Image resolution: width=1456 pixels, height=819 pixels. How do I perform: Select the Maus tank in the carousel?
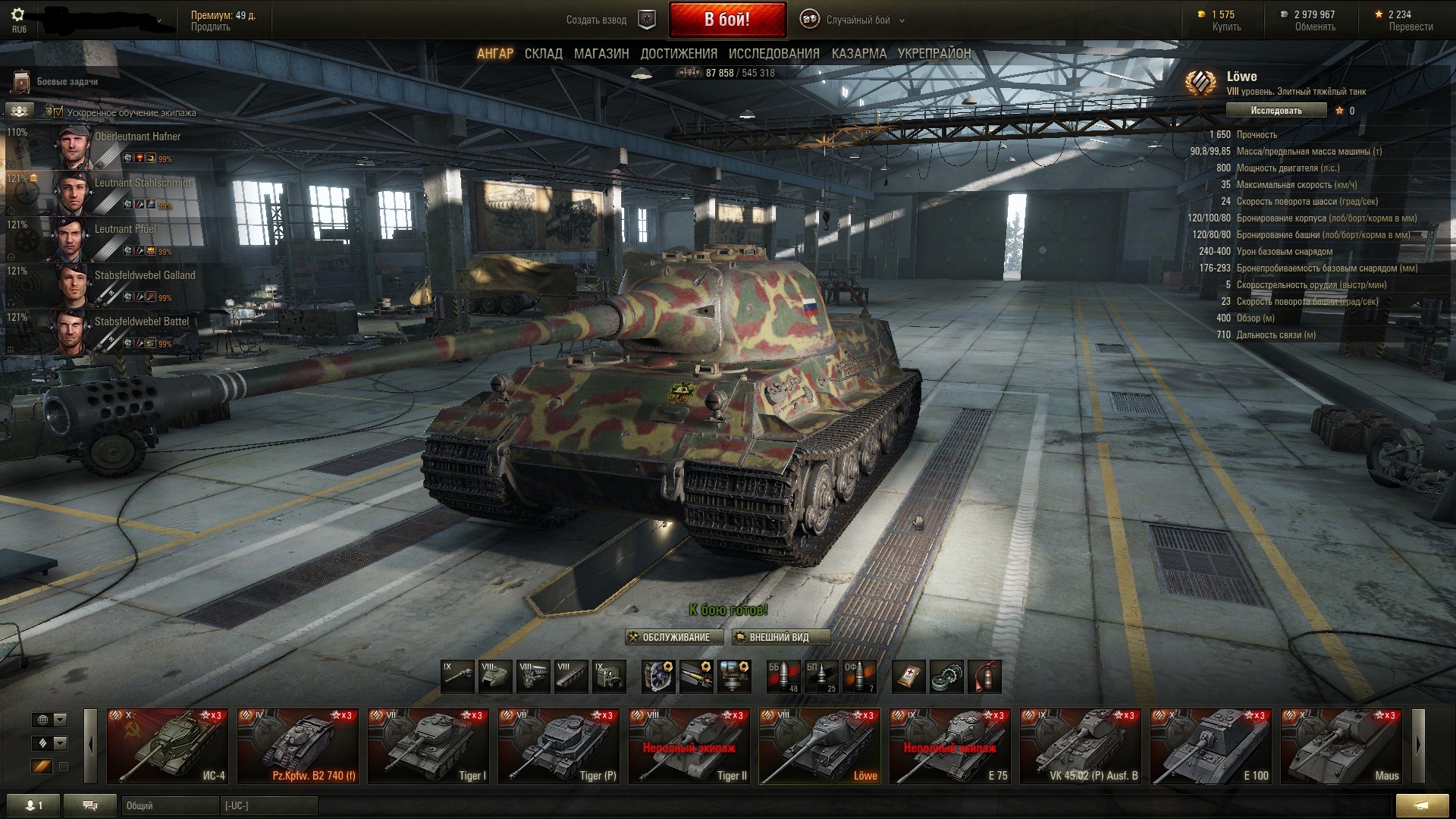click(x=1341, y=746)
